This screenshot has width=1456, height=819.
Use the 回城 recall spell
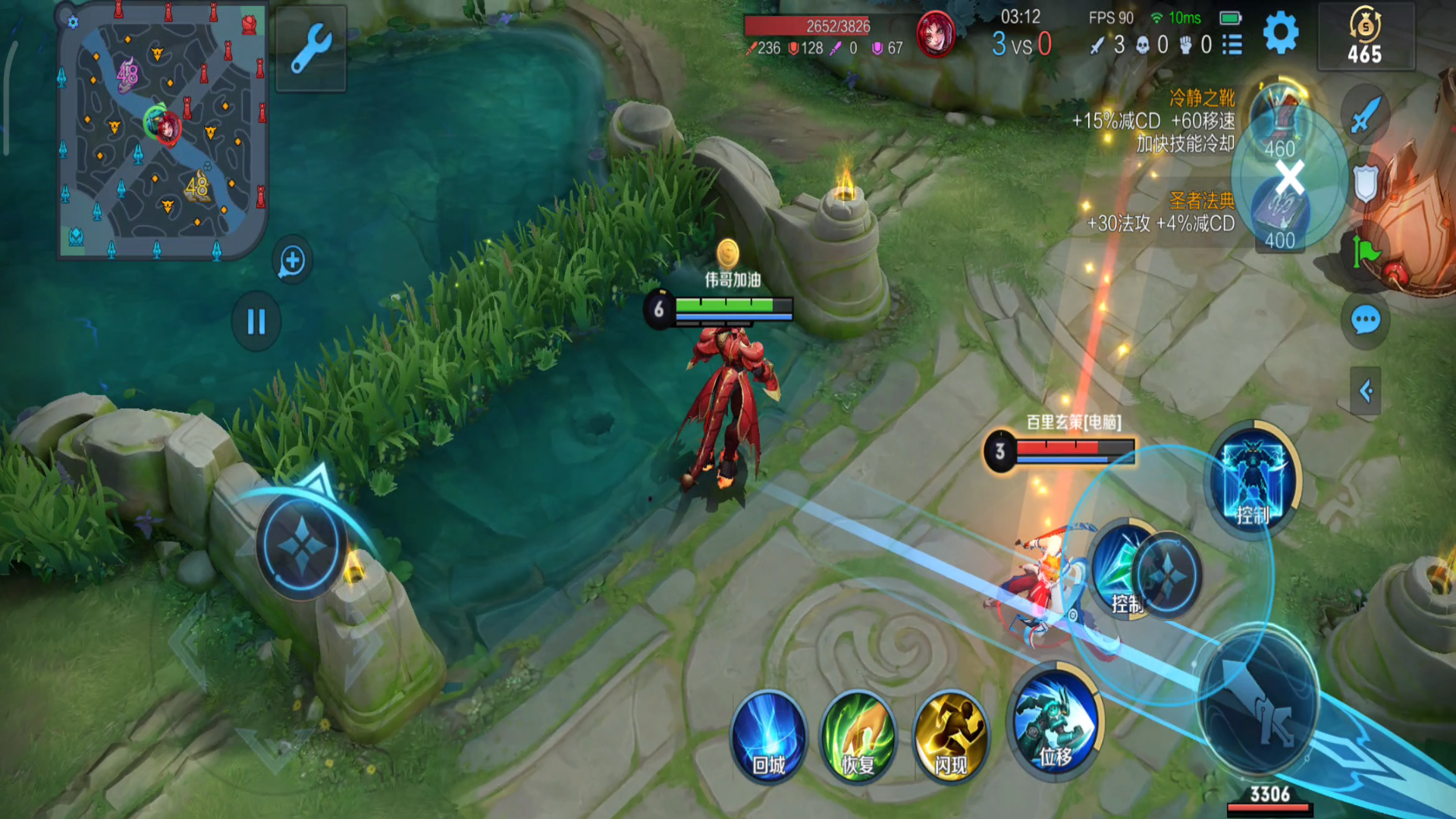(768, 736)
